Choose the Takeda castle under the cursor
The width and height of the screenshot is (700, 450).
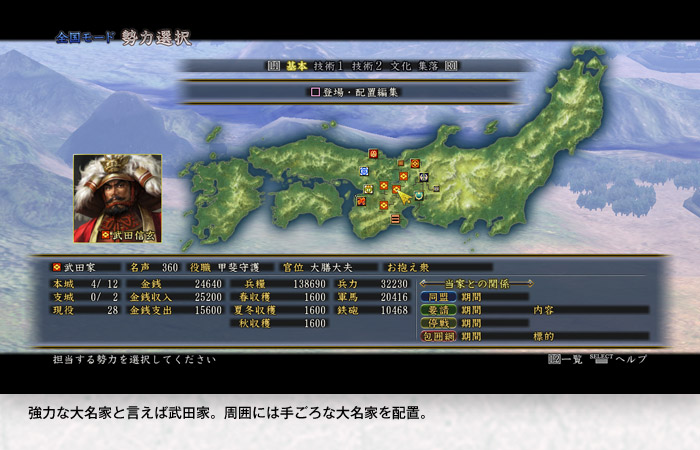tap(397, 189)
